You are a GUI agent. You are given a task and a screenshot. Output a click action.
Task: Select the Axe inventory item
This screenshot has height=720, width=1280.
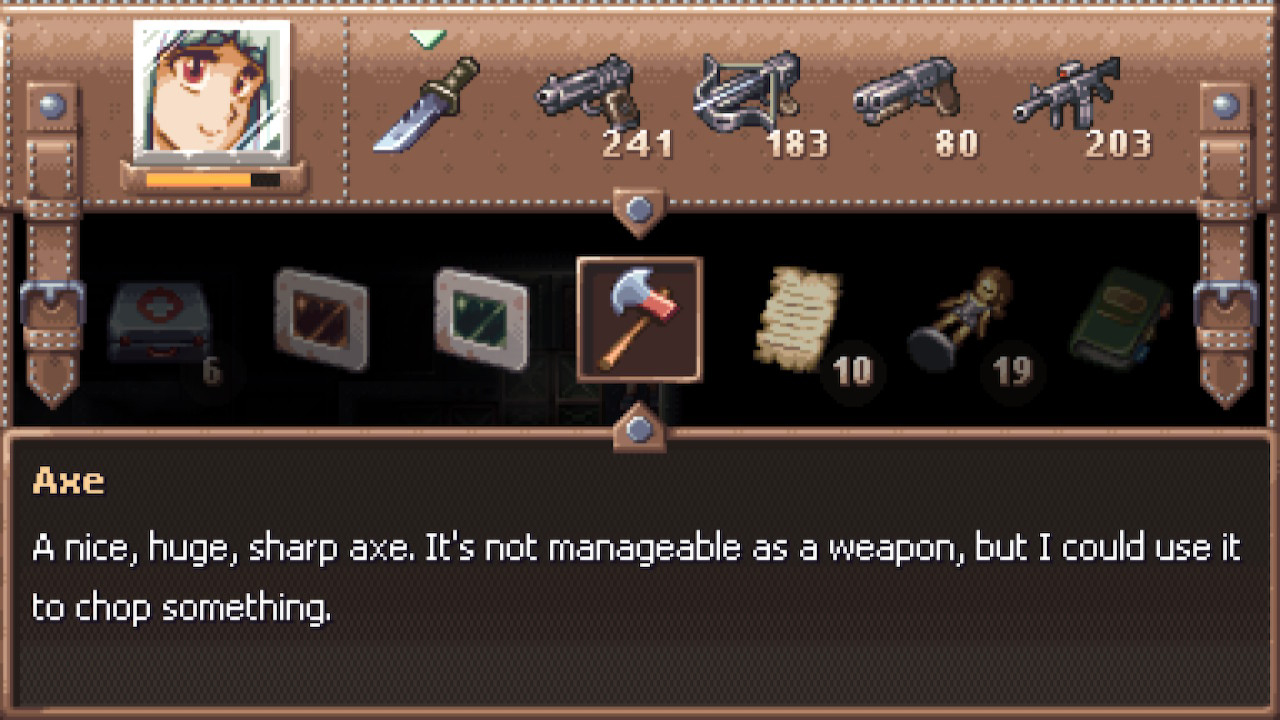point(638,320)
